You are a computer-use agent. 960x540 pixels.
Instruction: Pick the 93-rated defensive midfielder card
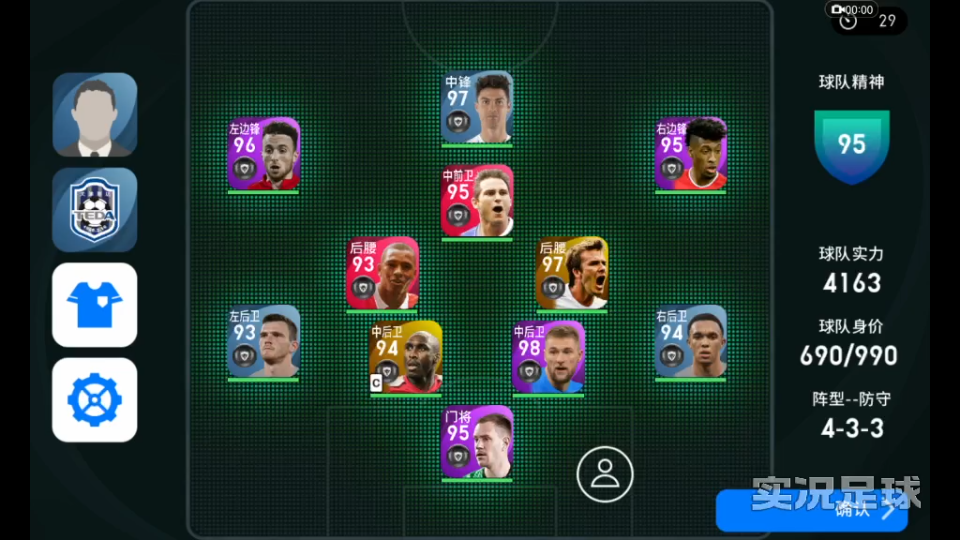pos(382,272)
